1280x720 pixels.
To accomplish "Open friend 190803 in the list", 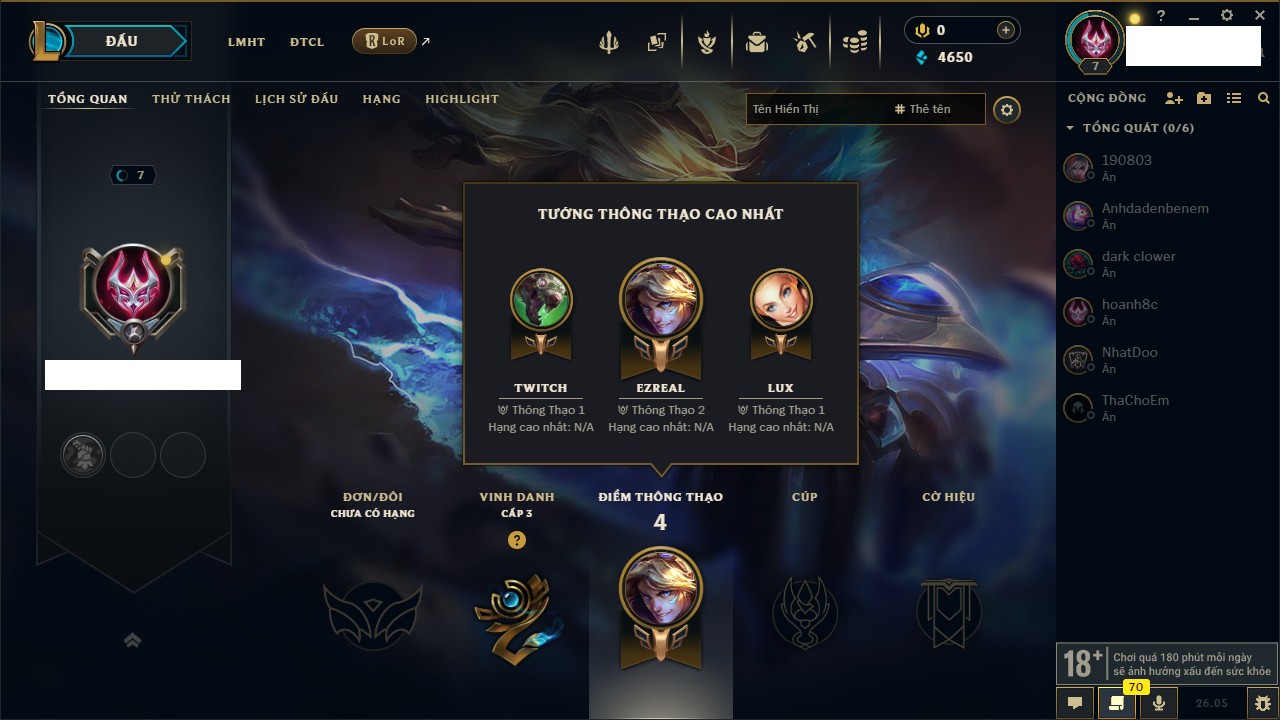I will coord(1126,167).
